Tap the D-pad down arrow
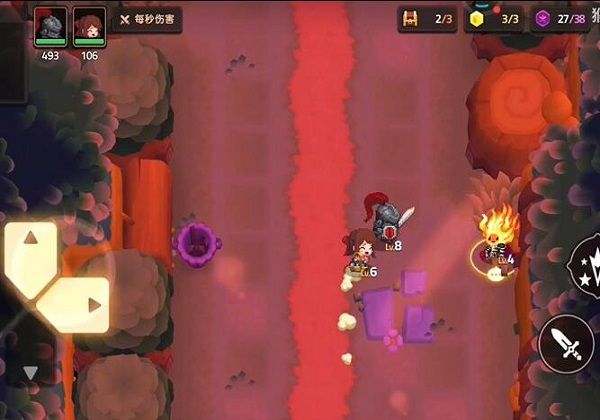This screenshot has width=600, height=420. coord(29,373)
